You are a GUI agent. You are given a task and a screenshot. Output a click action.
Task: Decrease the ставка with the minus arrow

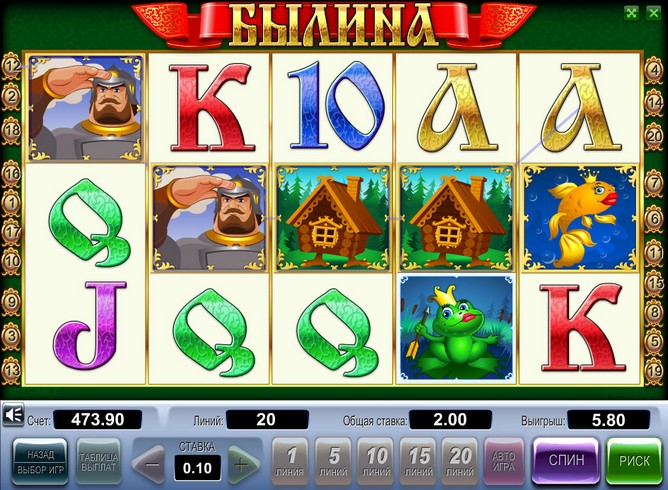(x=152, y=464)
